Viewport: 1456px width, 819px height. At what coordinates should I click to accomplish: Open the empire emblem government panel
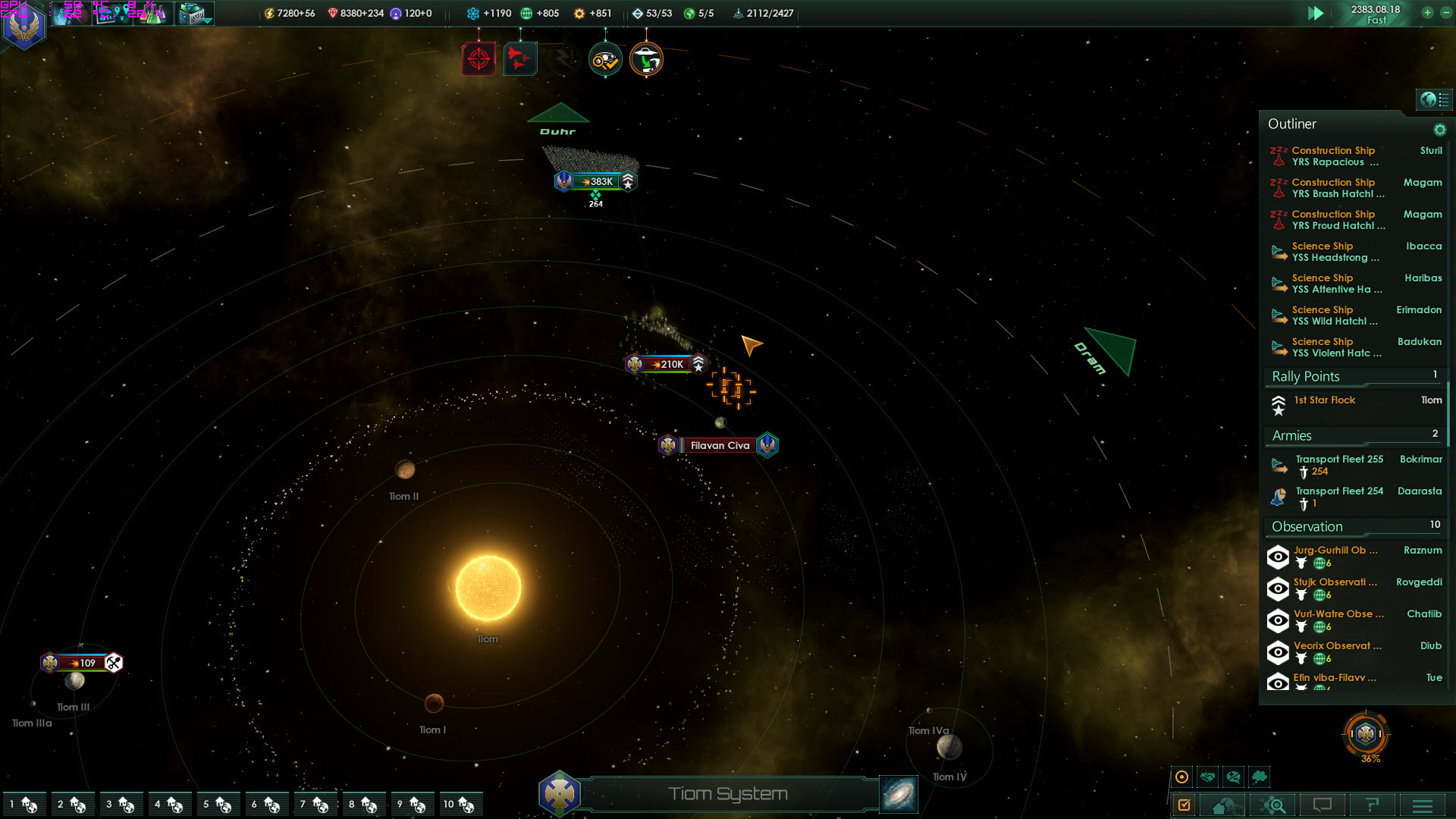click(24, 26)
